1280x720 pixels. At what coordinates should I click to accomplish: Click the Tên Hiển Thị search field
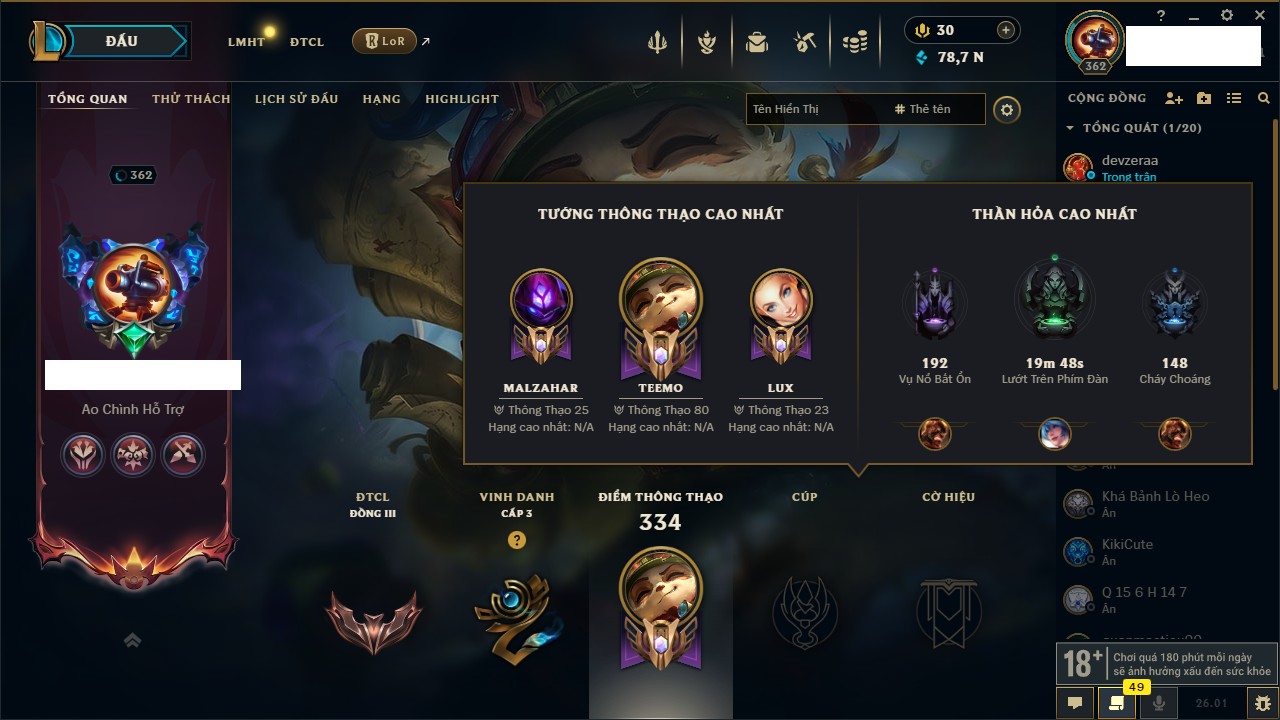pyautogui.click(x=815, y=109)
